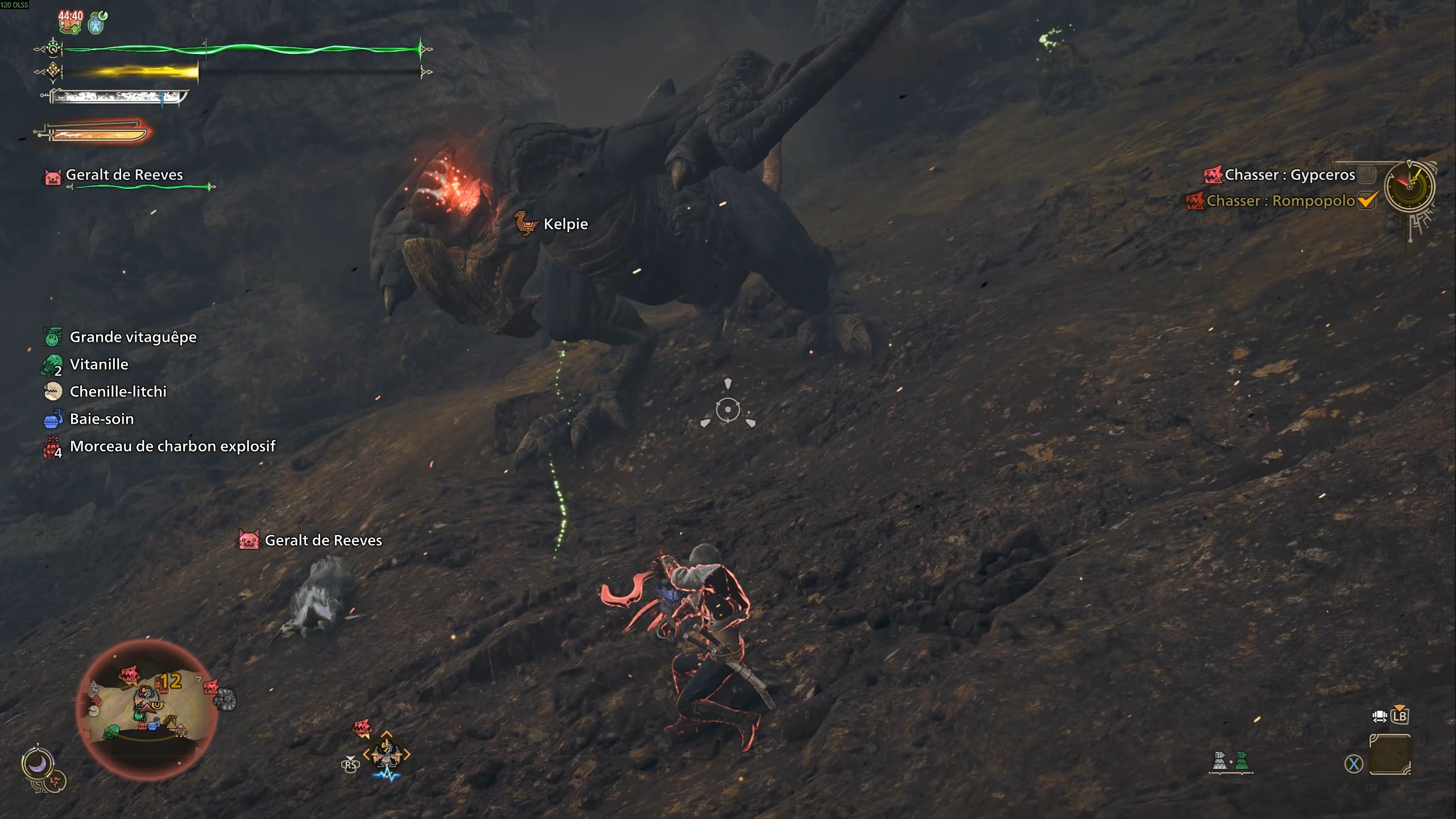Select the Baie-soin item icon
Image resolution: width=1456 pixels, height=819 pixels.
(x=52, y=419)
